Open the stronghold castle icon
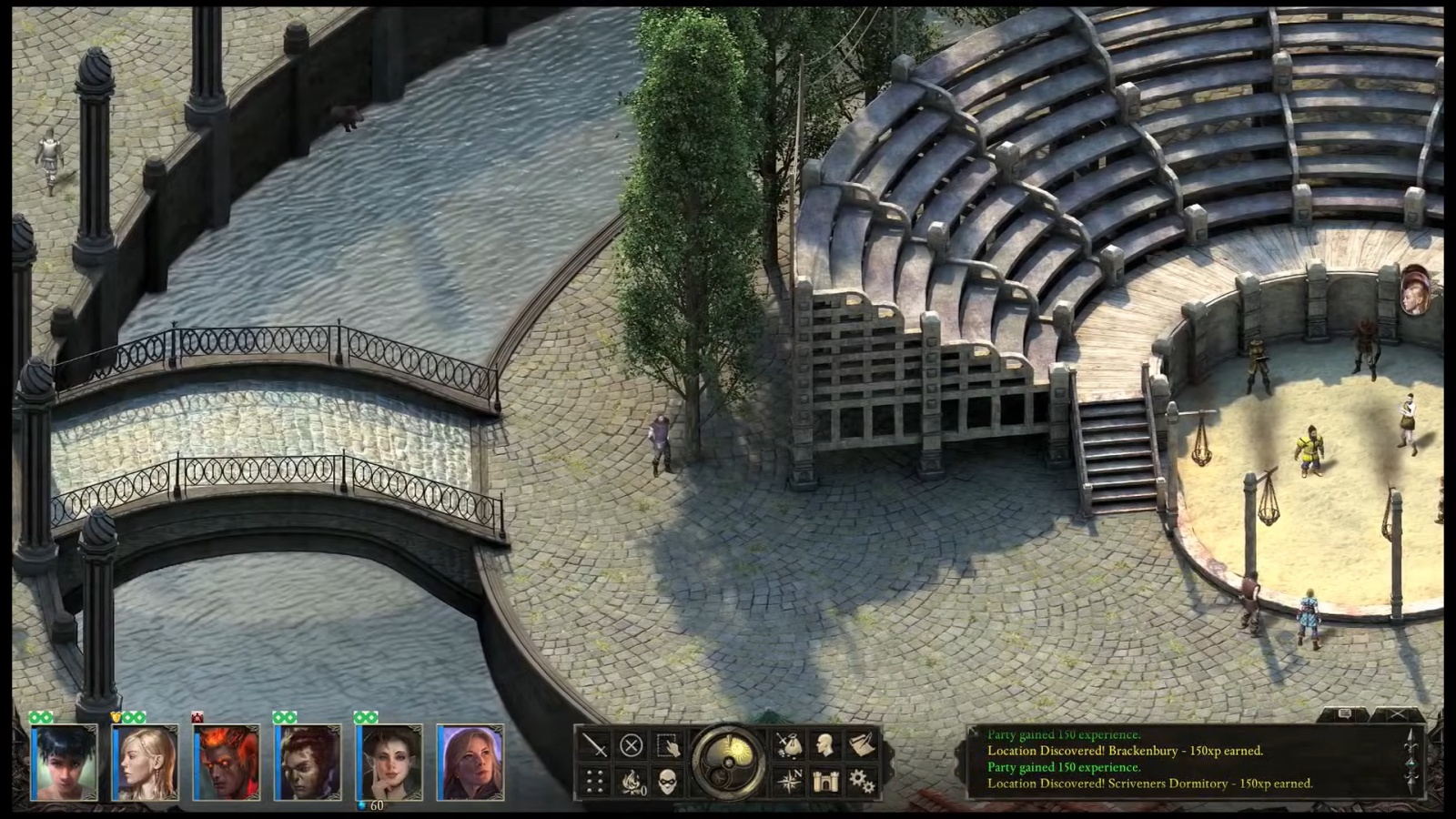This screenshot has width=1456, height=819. [x=825, y=781]
